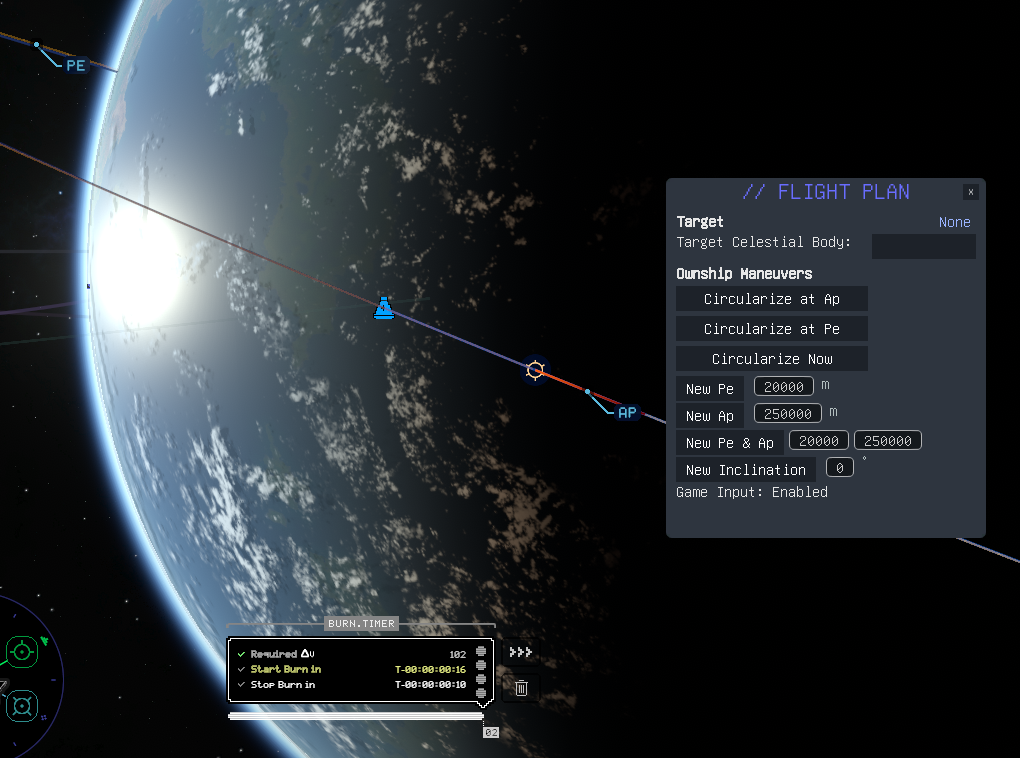Click the PE periapsis marker label
The height and width of the screenshot is (758, 1020).
click(x=75, y=66)
